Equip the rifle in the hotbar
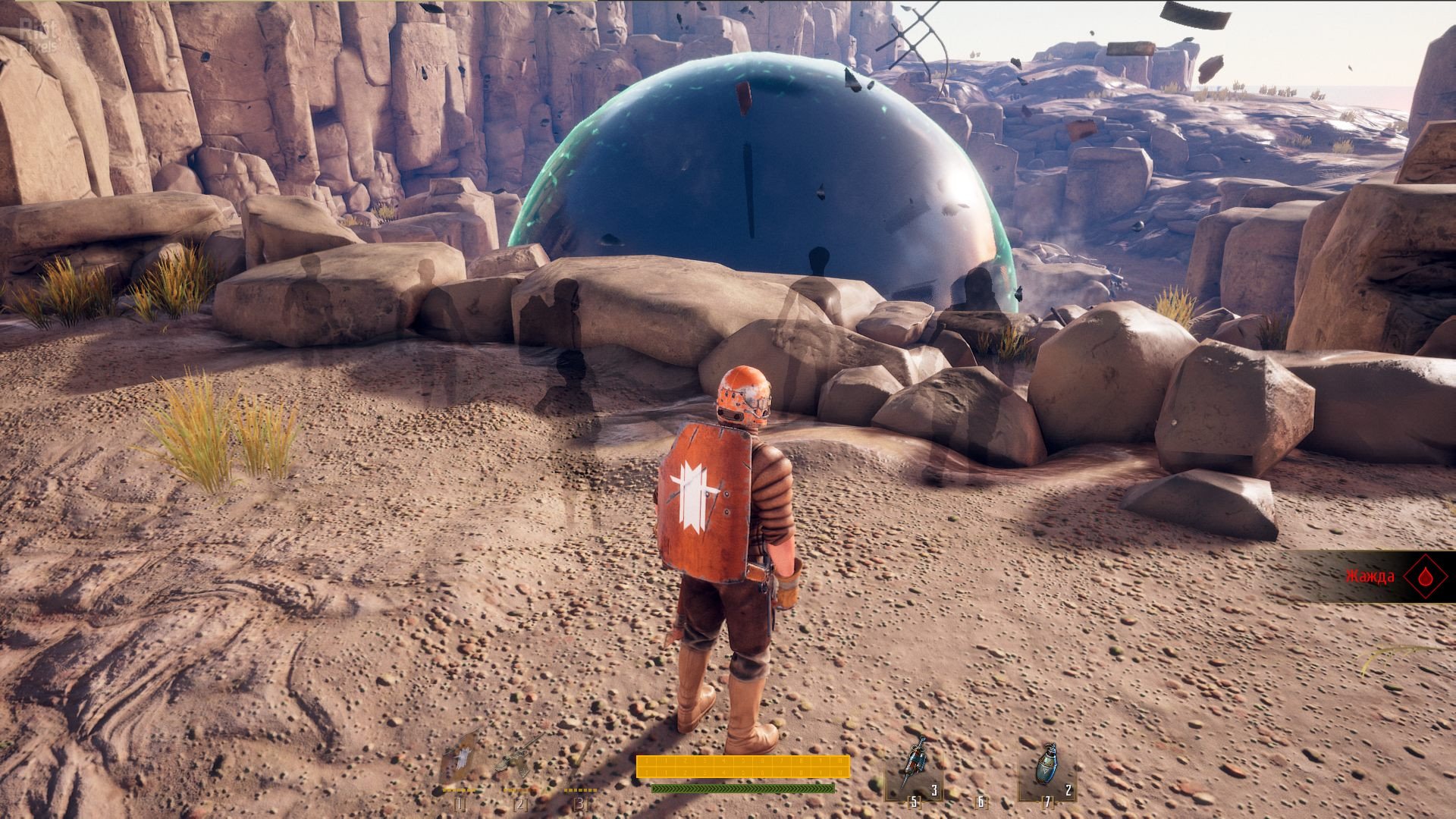This screenshot has height=819, width=1456. point(519,753)
